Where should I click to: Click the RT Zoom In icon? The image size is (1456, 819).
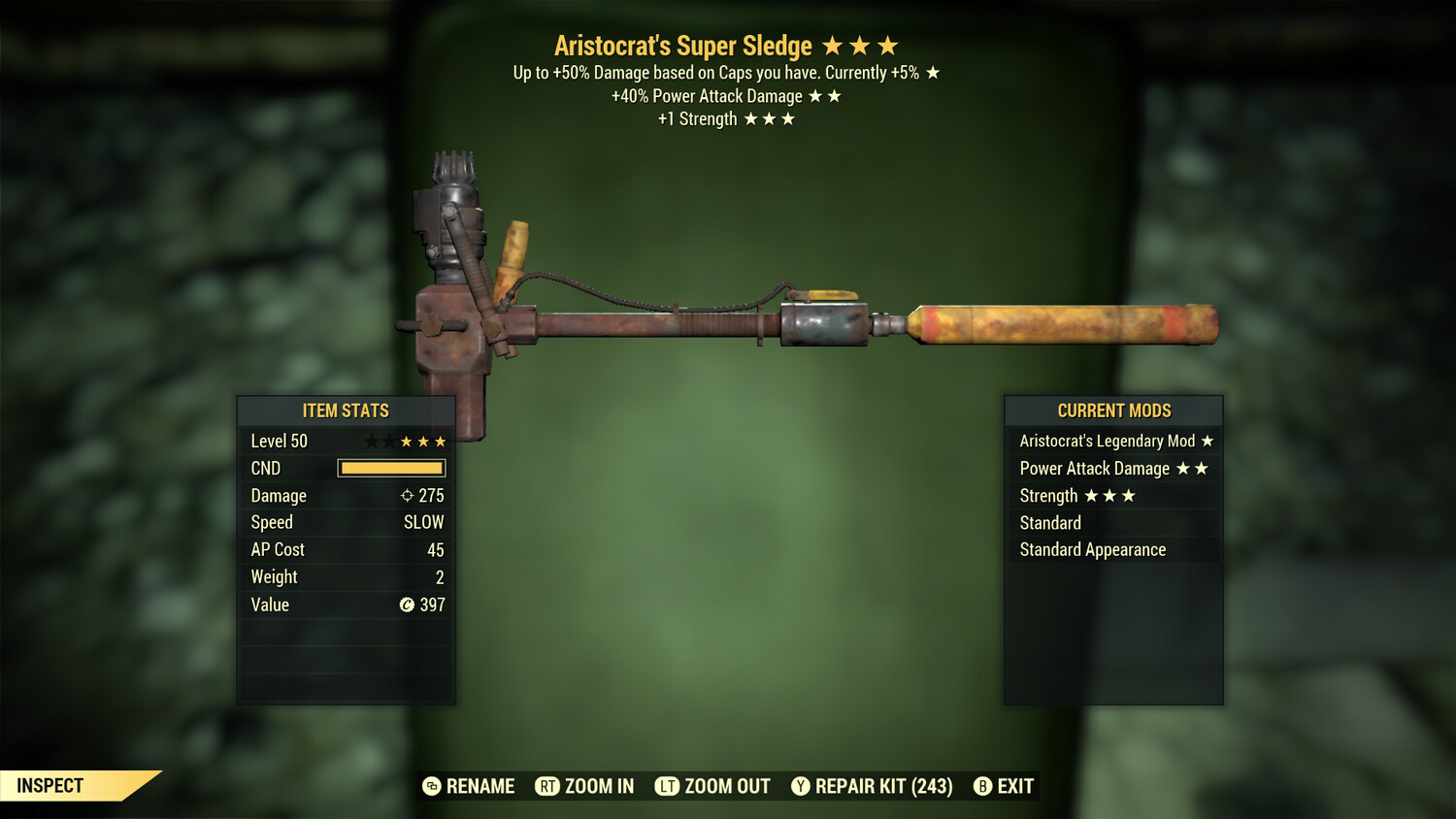[x=546, y=786]
